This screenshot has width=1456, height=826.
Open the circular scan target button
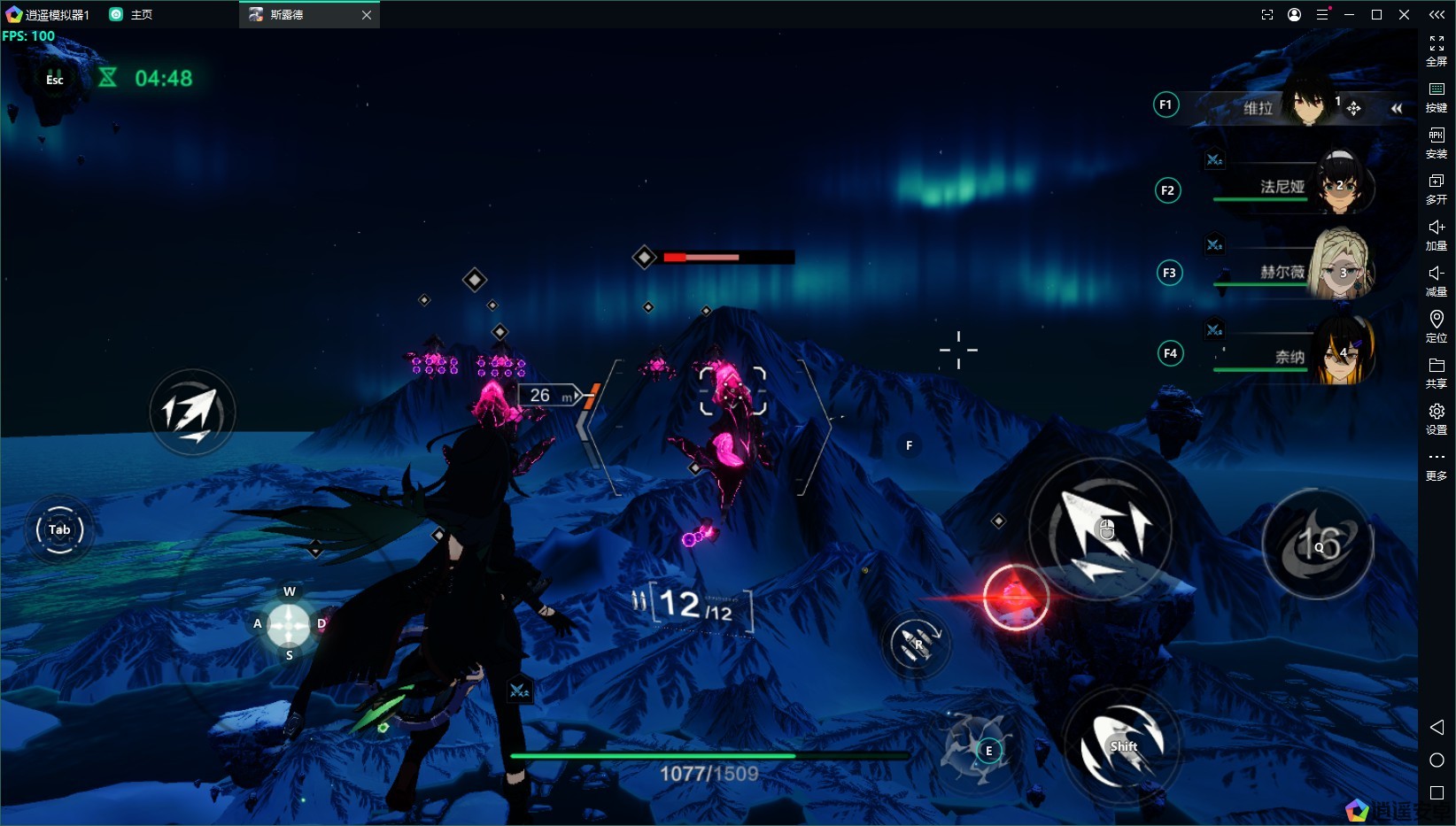(x=59, y=529)
